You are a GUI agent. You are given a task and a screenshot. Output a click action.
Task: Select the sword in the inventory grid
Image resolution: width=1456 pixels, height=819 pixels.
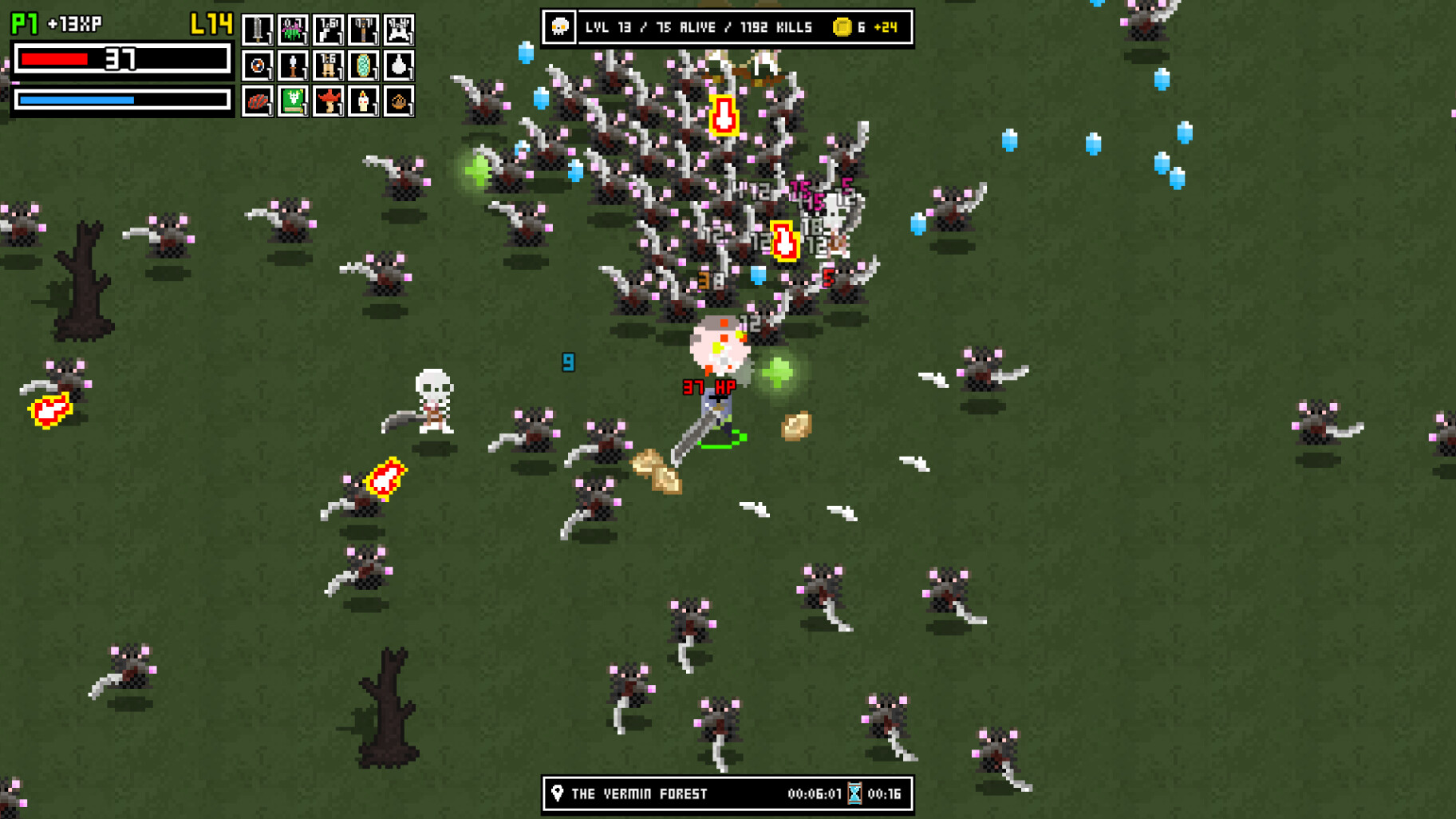point(258,30)
